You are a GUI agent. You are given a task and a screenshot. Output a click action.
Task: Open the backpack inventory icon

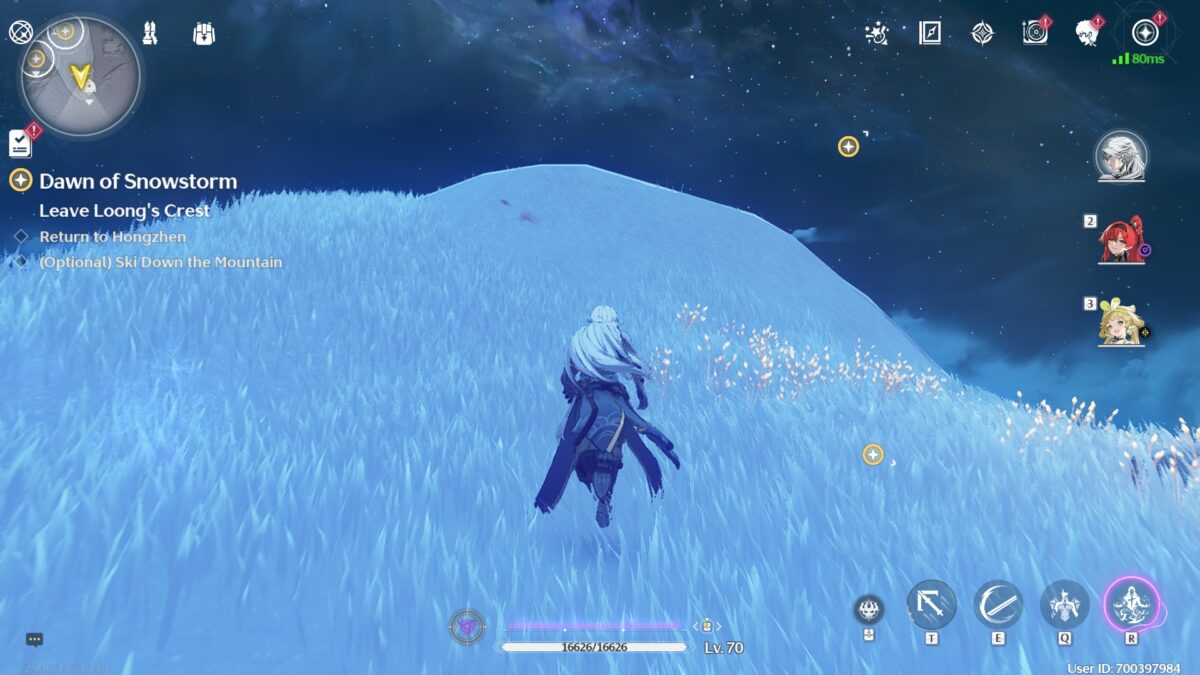point(204,33)
